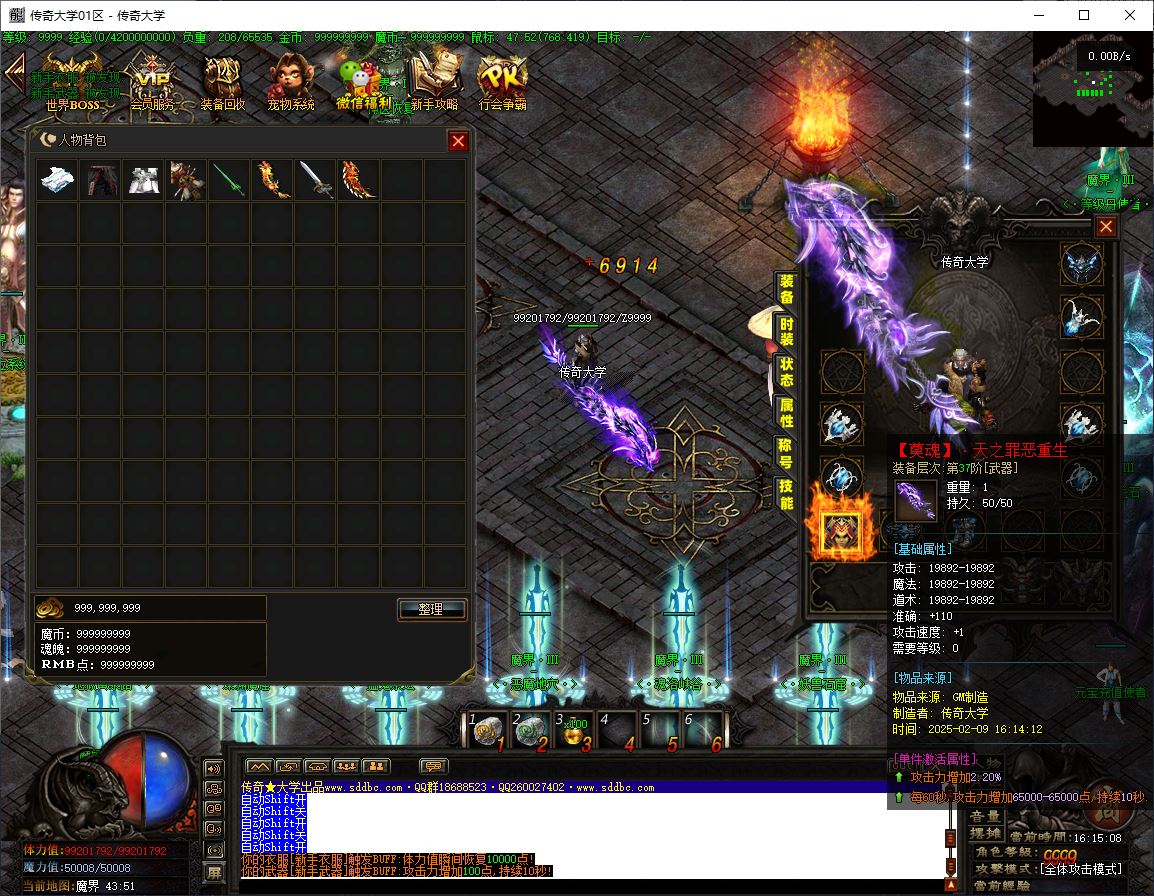The image size is (1154, 896).
Task: Select the green sword in the backpack
Action: [x=229, y=180]
